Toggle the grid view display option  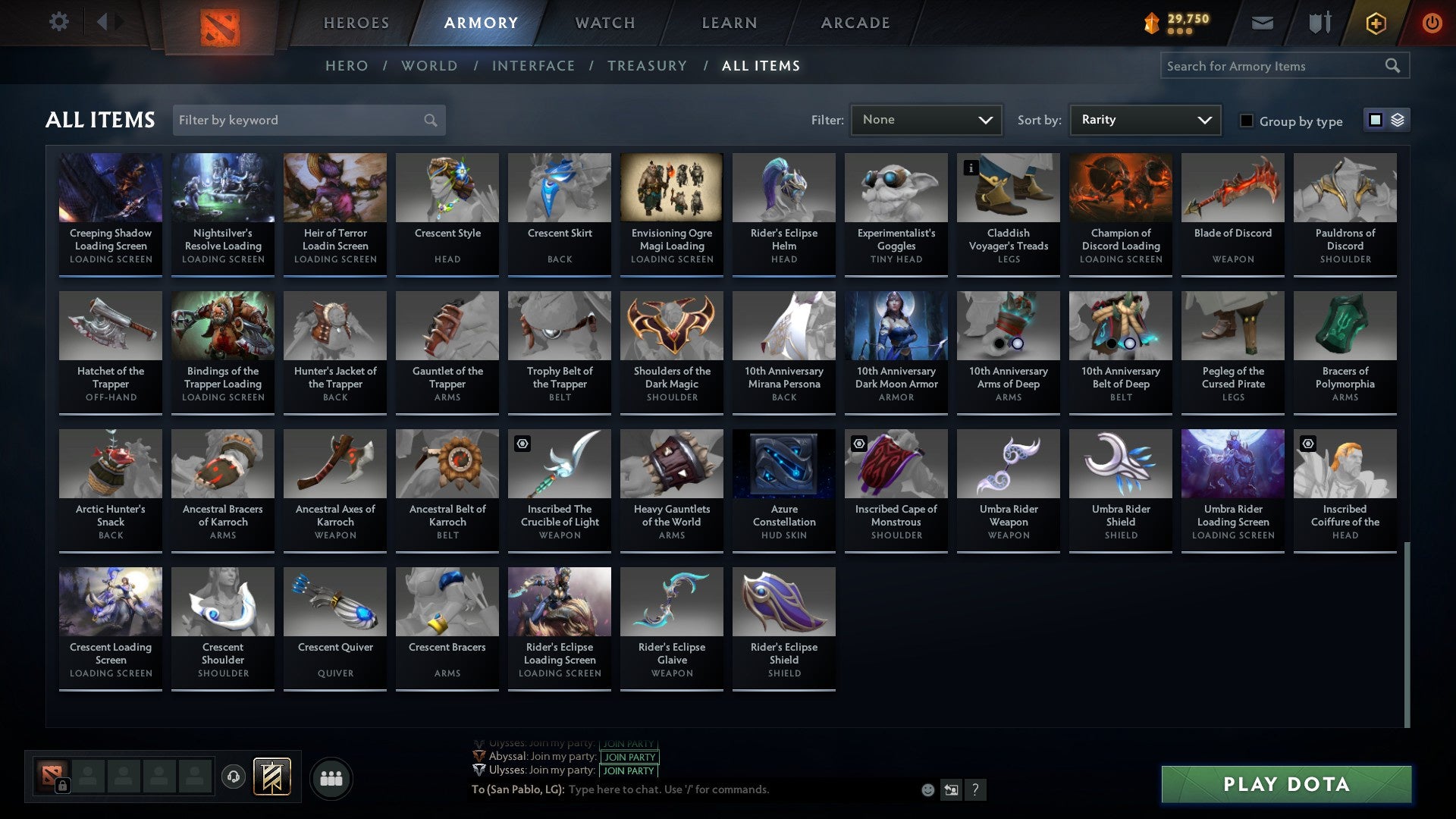tap(1374, 120)
